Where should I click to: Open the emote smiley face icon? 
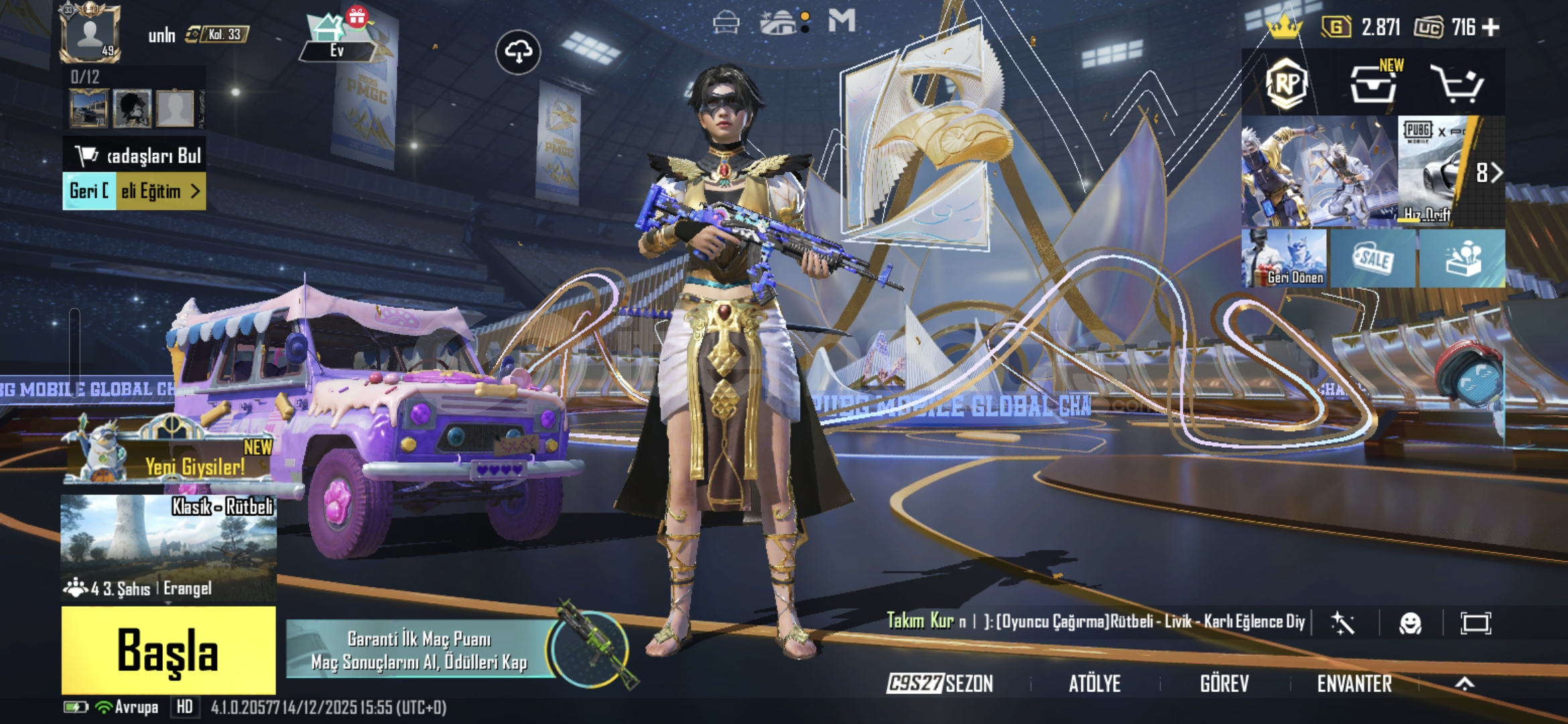click(x=1410, y=623)
